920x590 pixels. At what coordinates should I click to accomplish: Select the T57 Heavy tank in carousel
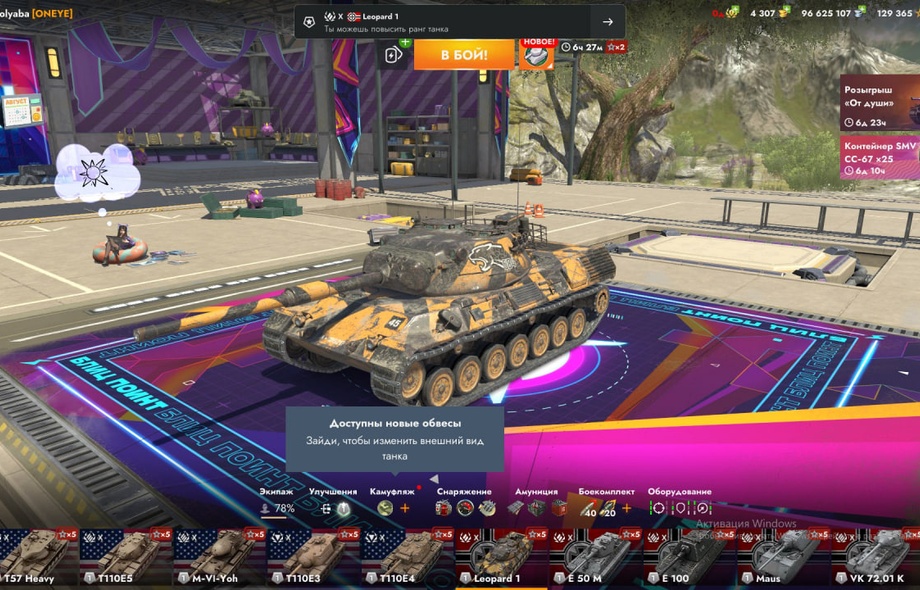tap(34, 557)
